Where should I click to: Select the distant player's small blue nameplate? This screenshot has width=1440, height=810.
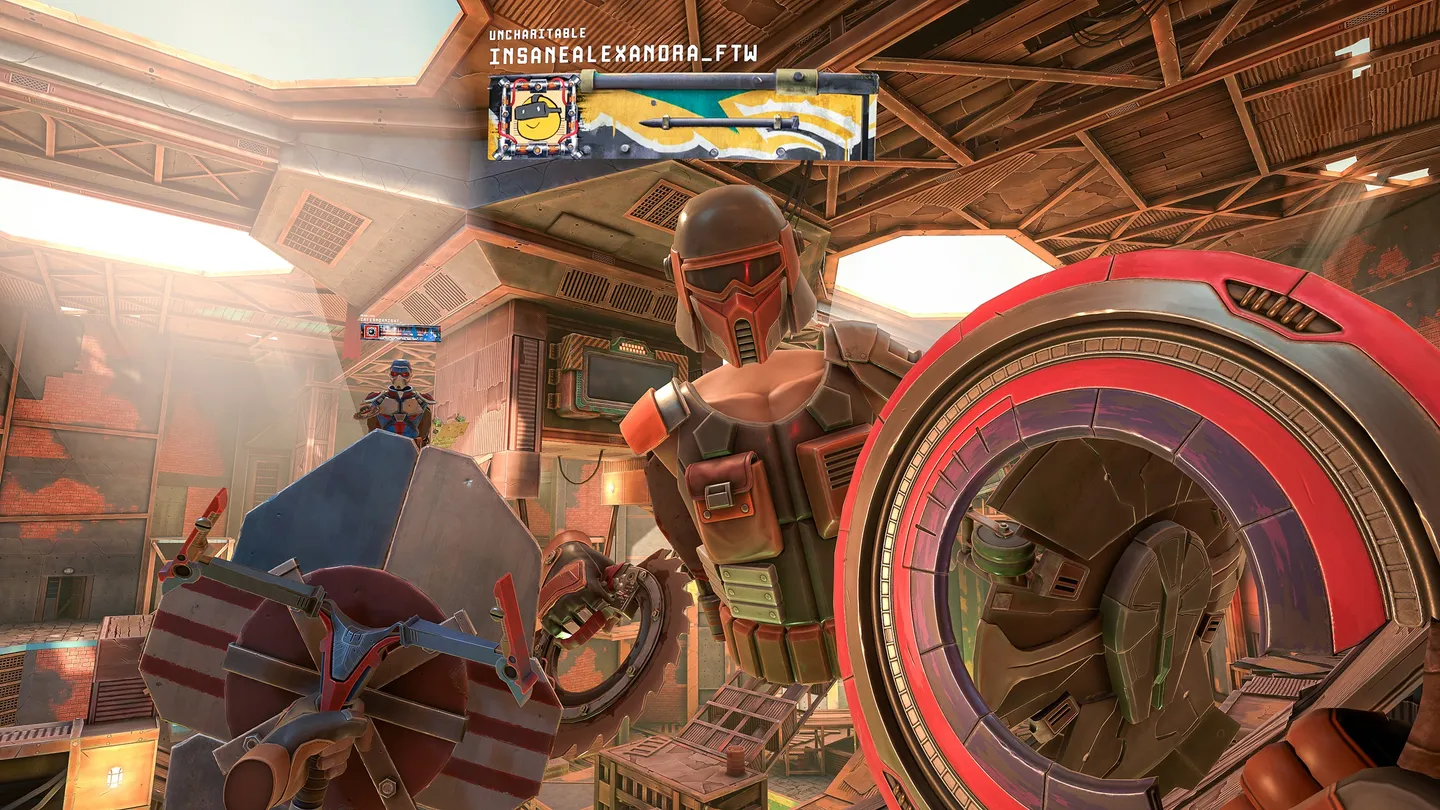click(x=400, y=331)
